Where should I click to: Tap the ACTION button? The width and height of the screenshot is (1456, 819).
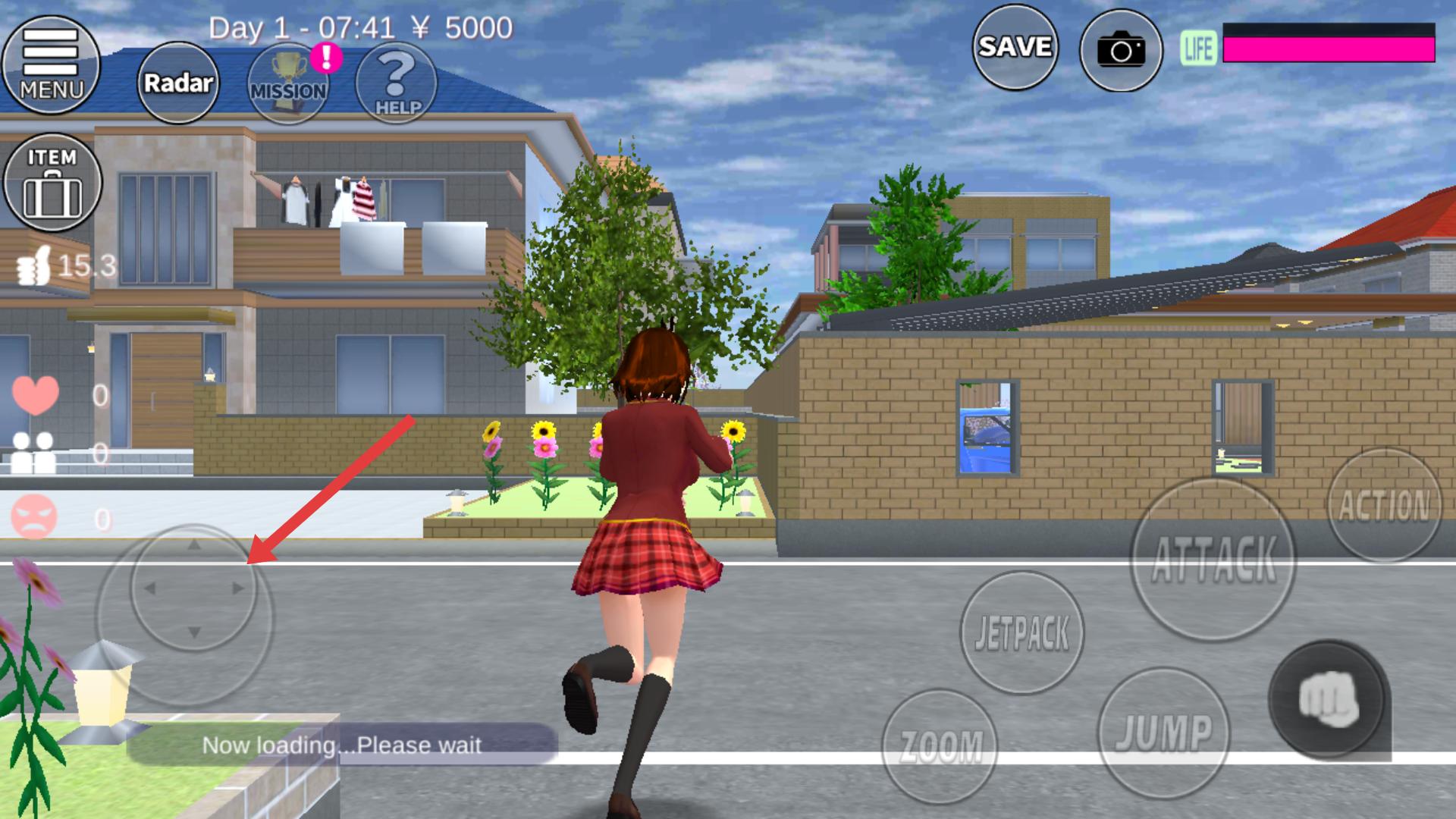point(1384,506)
